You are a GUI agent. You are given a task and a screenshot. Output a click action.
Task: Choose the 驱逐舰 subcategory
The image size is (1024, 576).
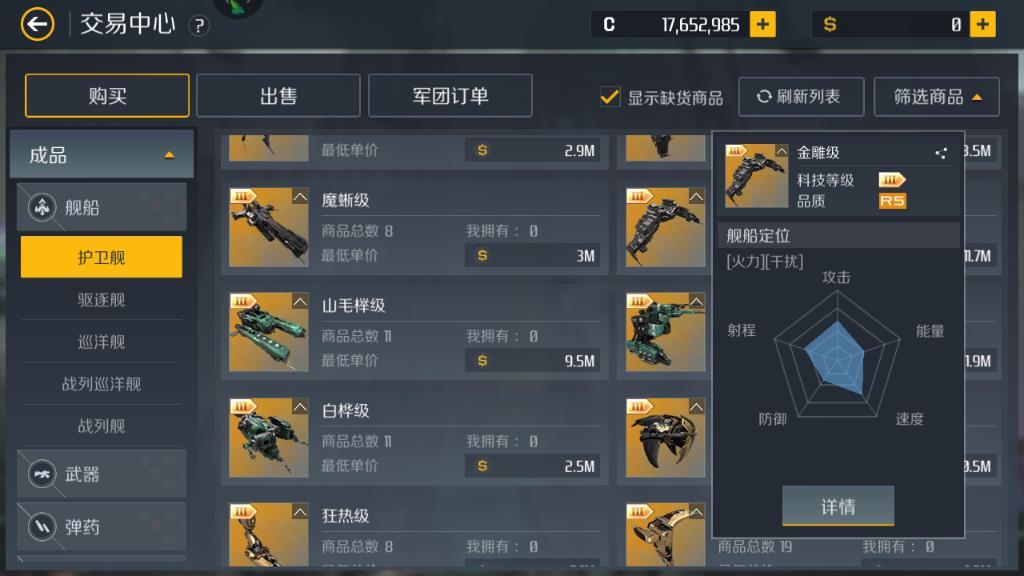tap(102, 299)
